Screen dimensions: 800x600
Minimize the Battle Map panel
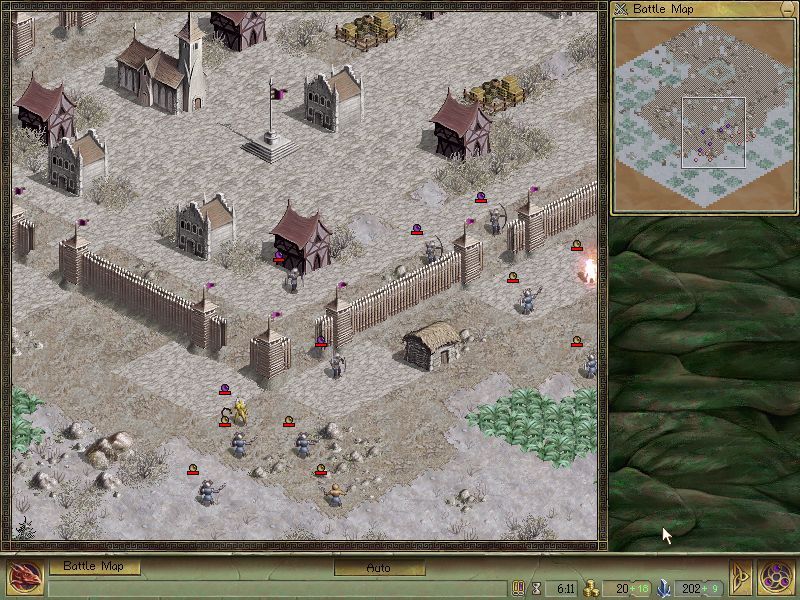787,9
